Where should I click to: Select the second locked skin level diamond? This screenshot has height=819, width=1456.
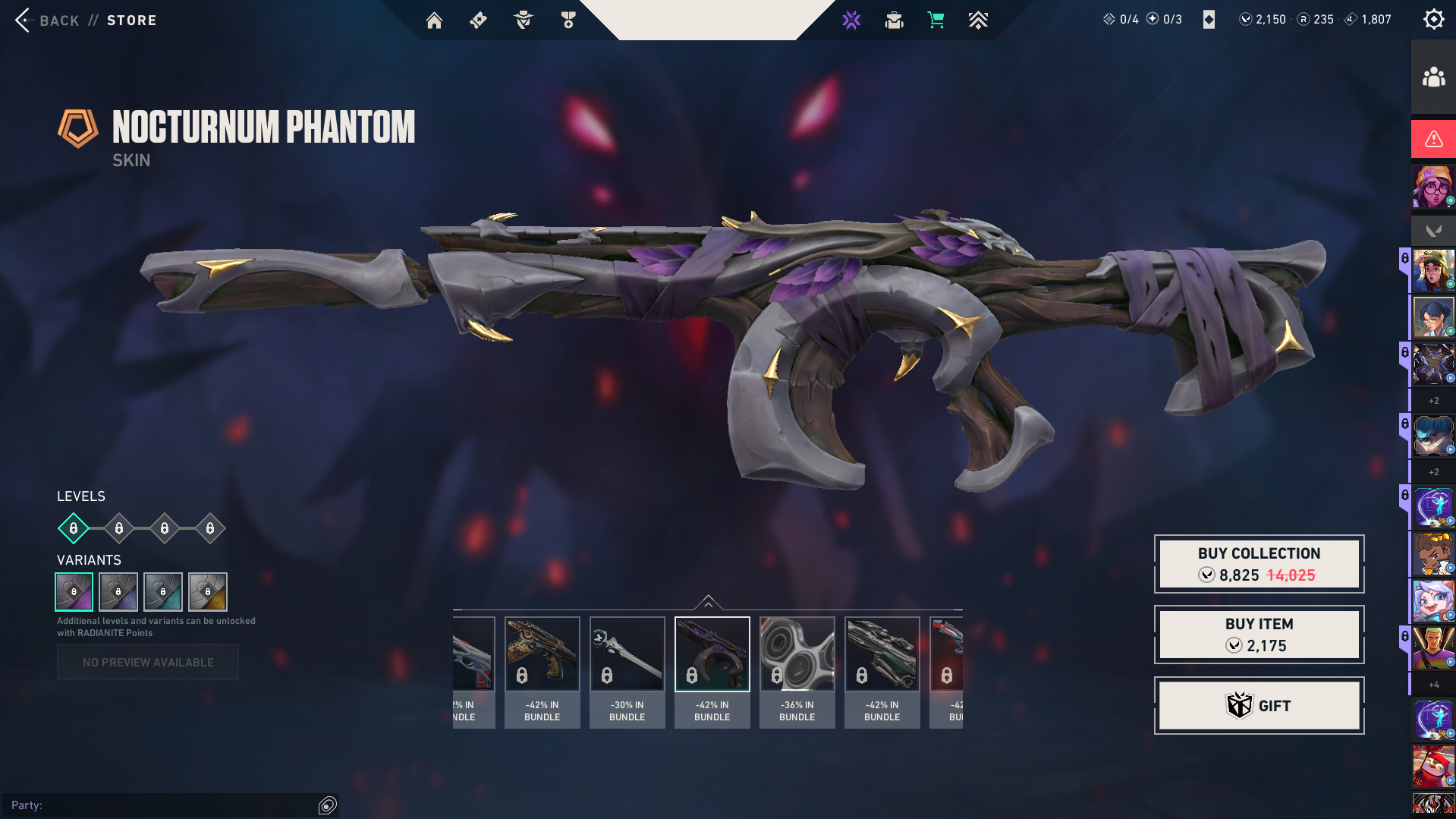pyautogui.click(x=118, y=528)
